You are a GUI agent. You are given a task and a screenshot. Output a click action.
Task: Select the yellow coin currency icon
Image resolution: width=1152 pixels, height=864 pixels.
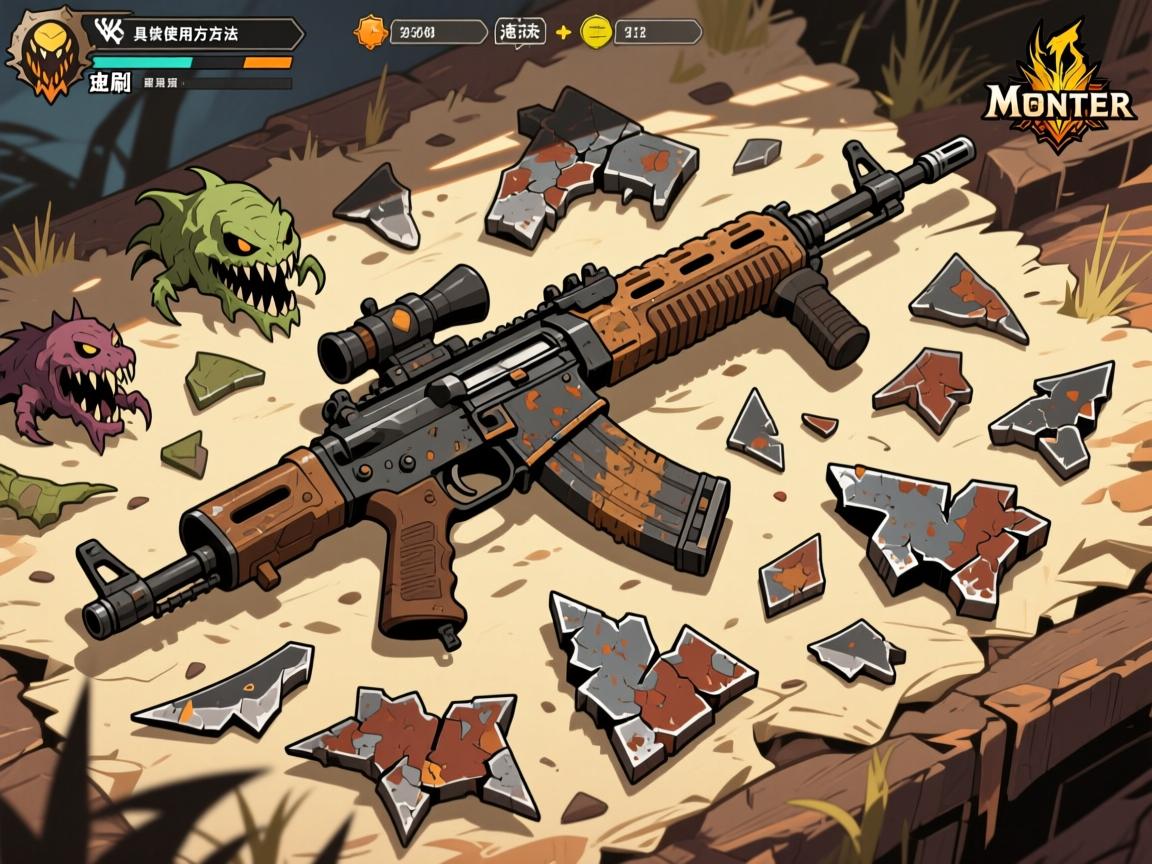596,32
